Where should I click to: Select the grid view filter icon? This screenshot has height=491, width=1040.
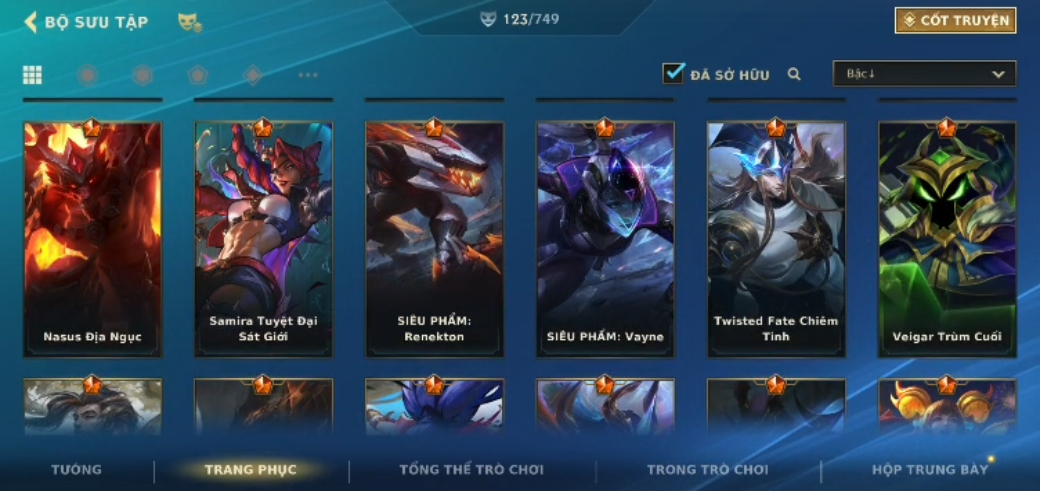coord(32,75)
